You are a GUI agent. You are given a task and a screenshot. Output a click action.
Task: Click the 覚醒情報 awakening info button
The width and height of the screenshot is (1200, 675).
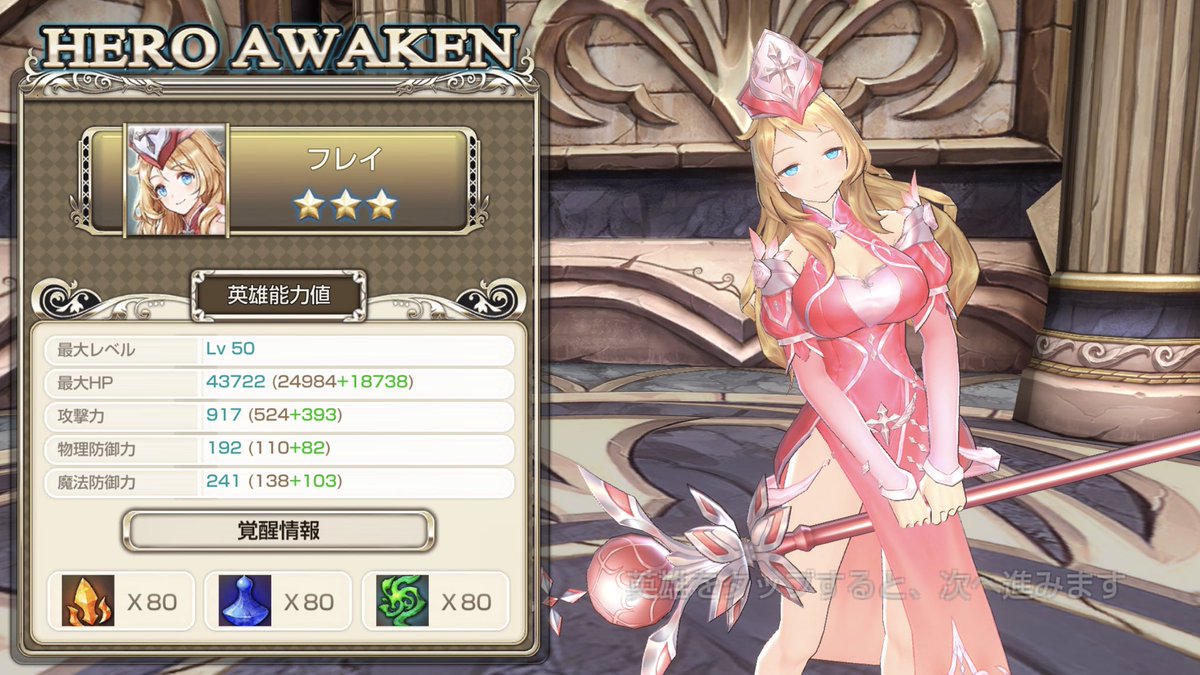pyautogui.click(x=279, y=530)
